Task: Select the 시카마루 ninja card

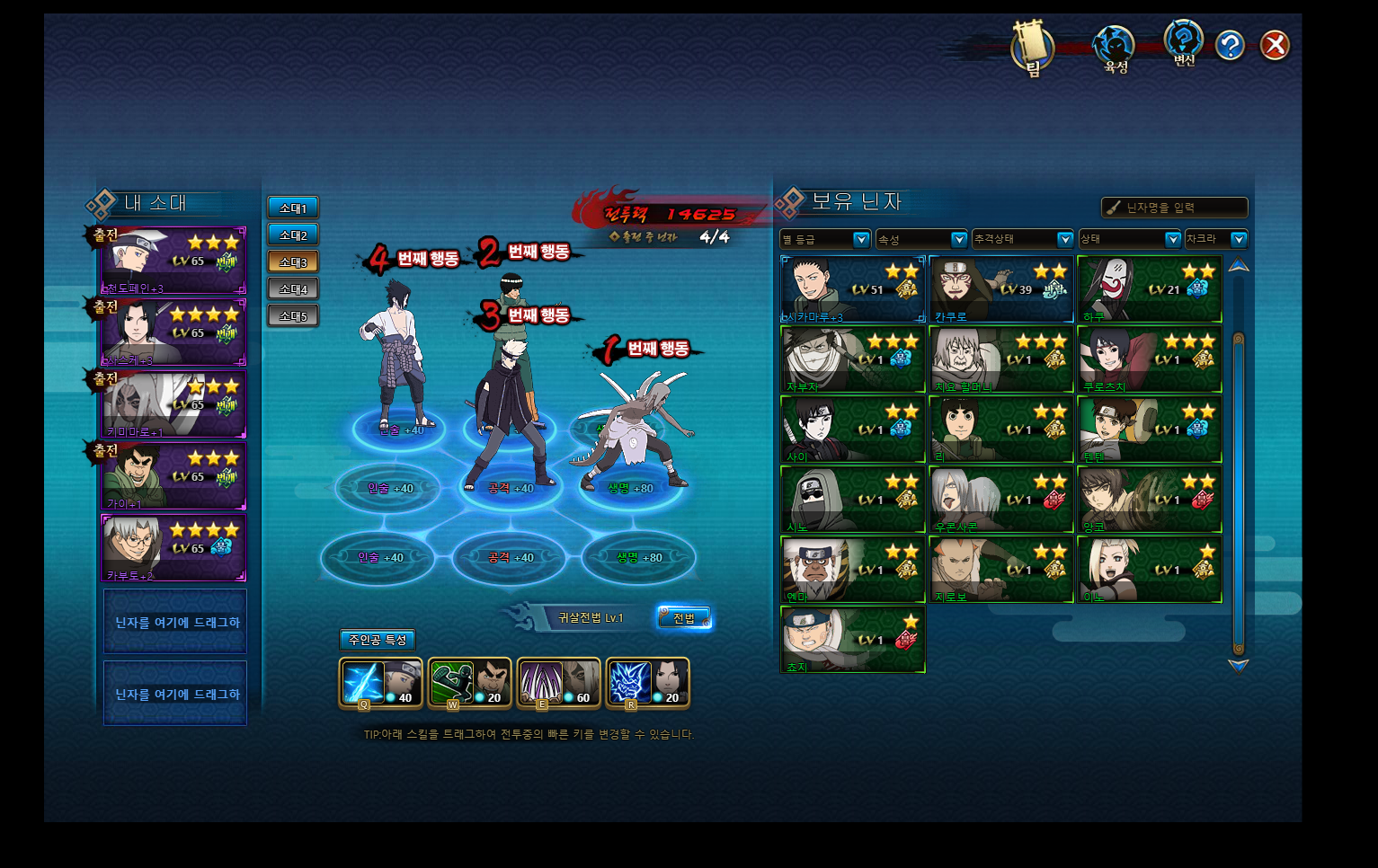Action: 853,289
